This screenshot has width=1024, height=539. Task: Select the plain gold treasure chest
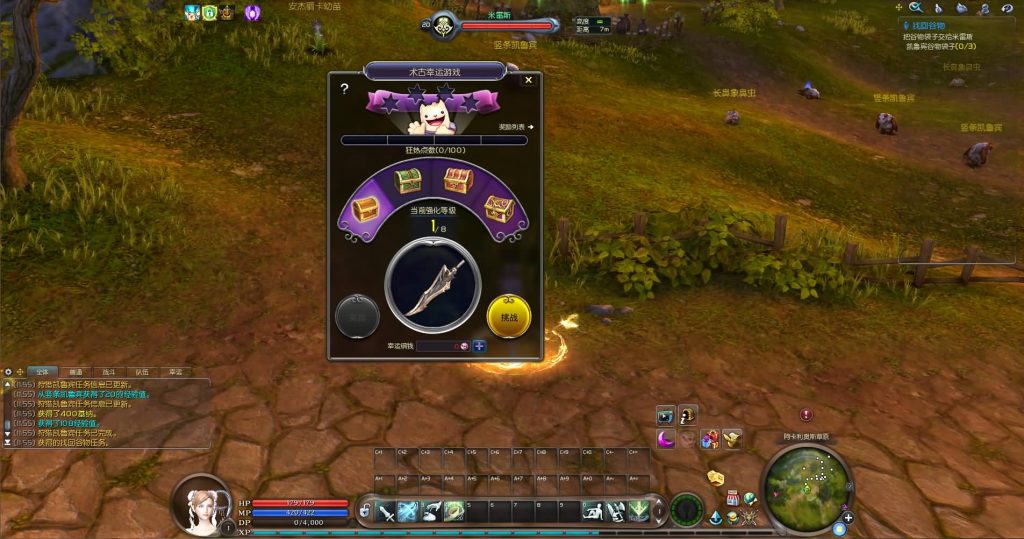tap(364, 209)
